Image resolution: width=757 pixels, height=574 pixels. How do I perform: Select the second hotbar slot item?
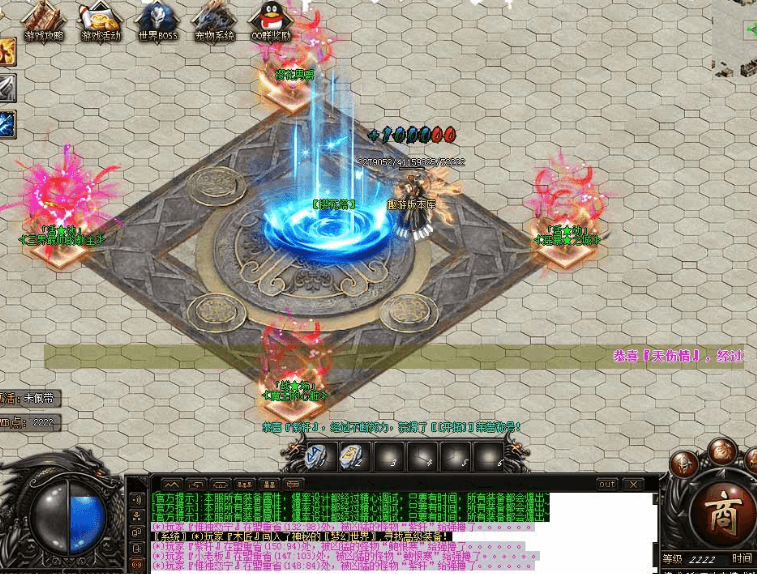pyautogui.click(x=352, y=456)
